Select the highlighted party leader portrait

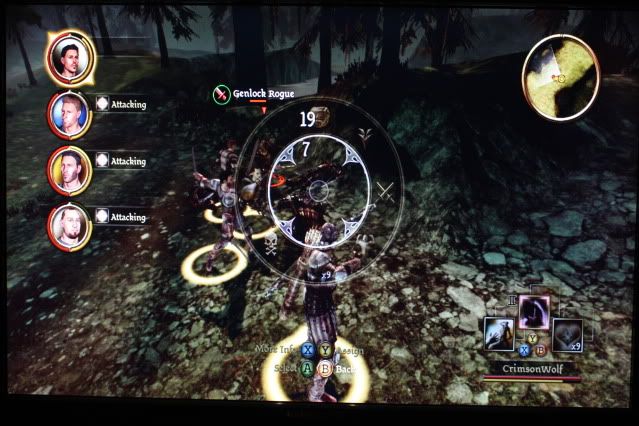(x=69, y=57)
